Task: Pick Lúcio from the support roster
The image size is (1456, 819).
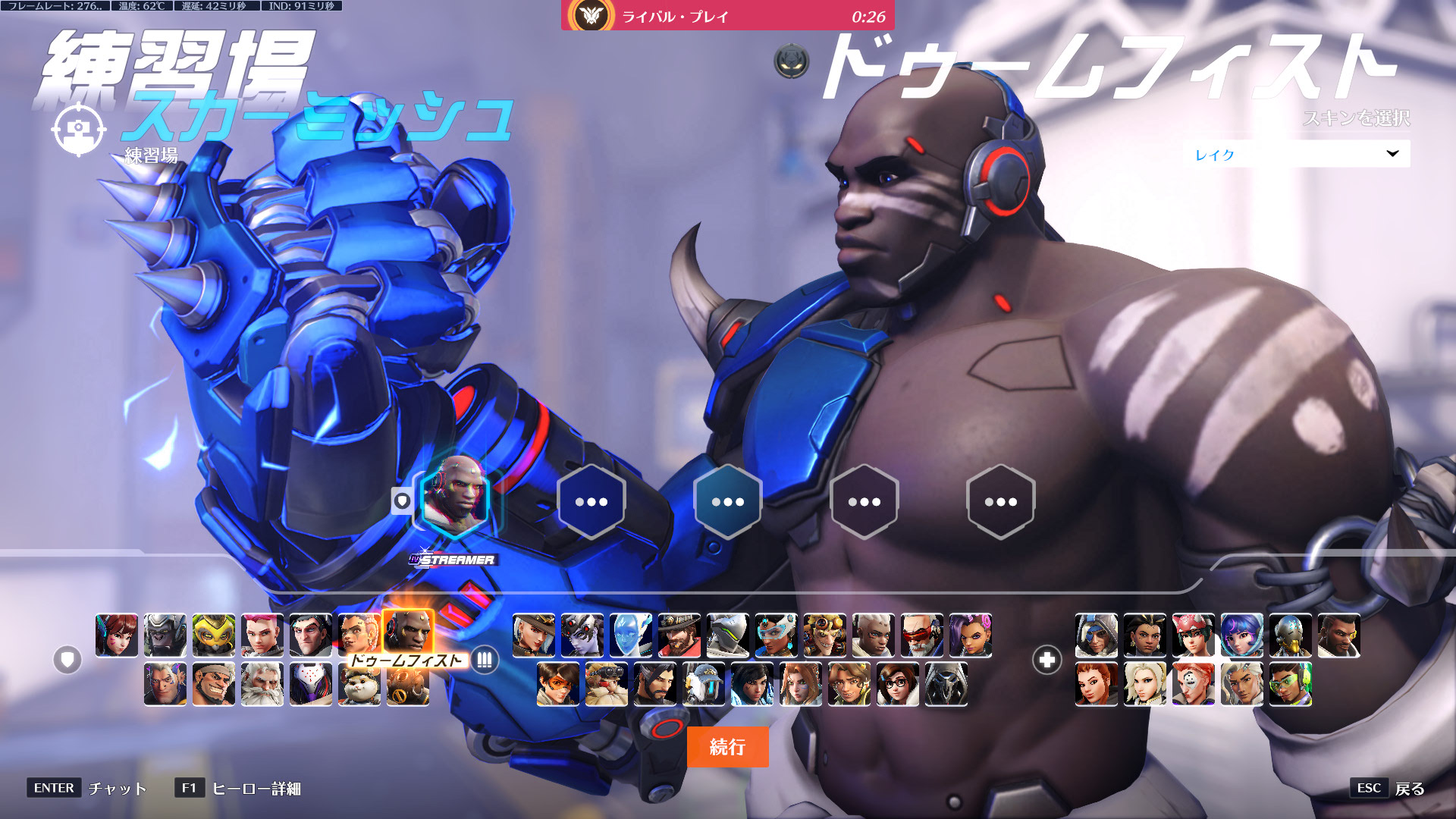Action: point(1291,684)
